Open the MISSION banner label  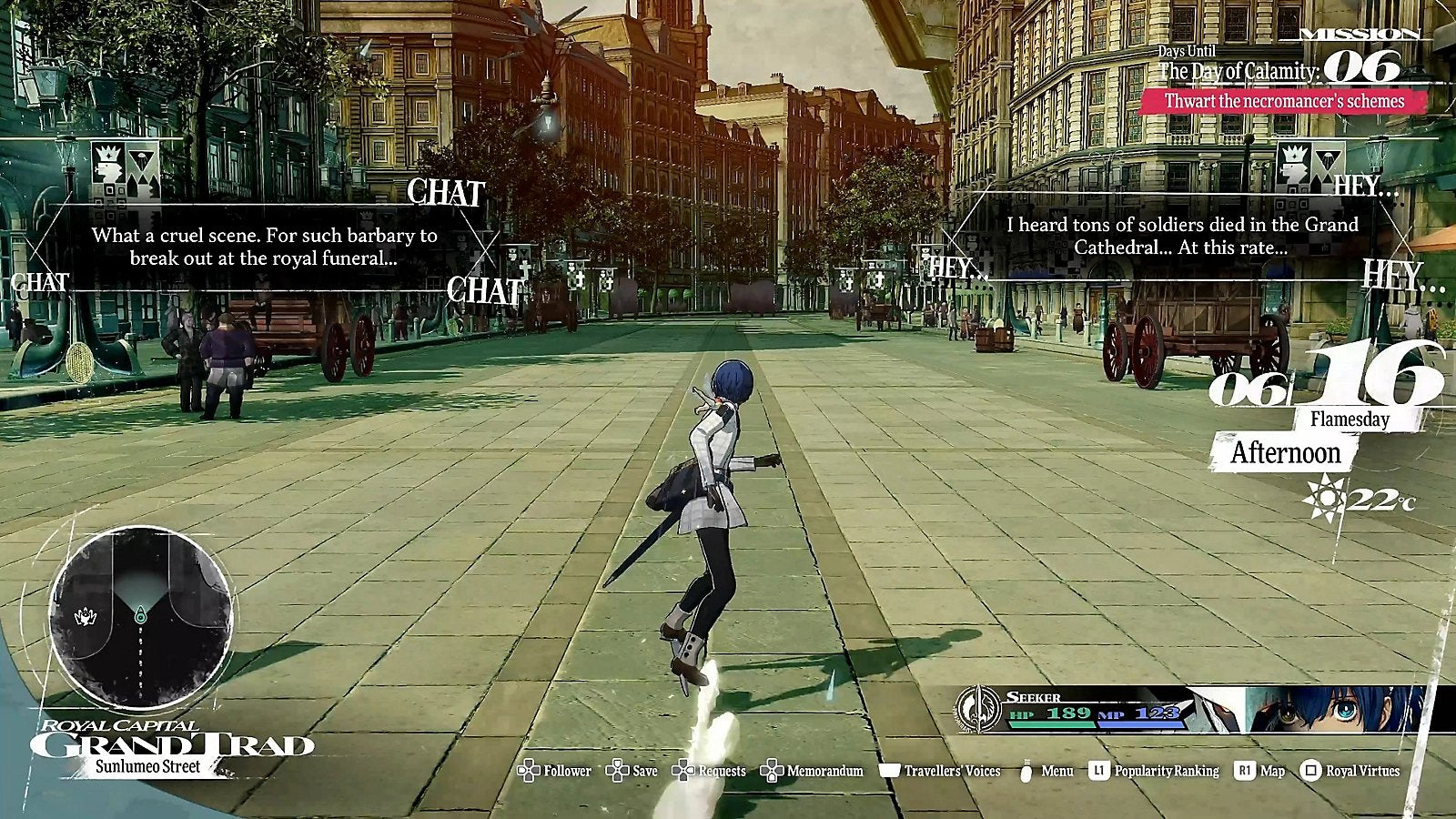pos(1357,35)
